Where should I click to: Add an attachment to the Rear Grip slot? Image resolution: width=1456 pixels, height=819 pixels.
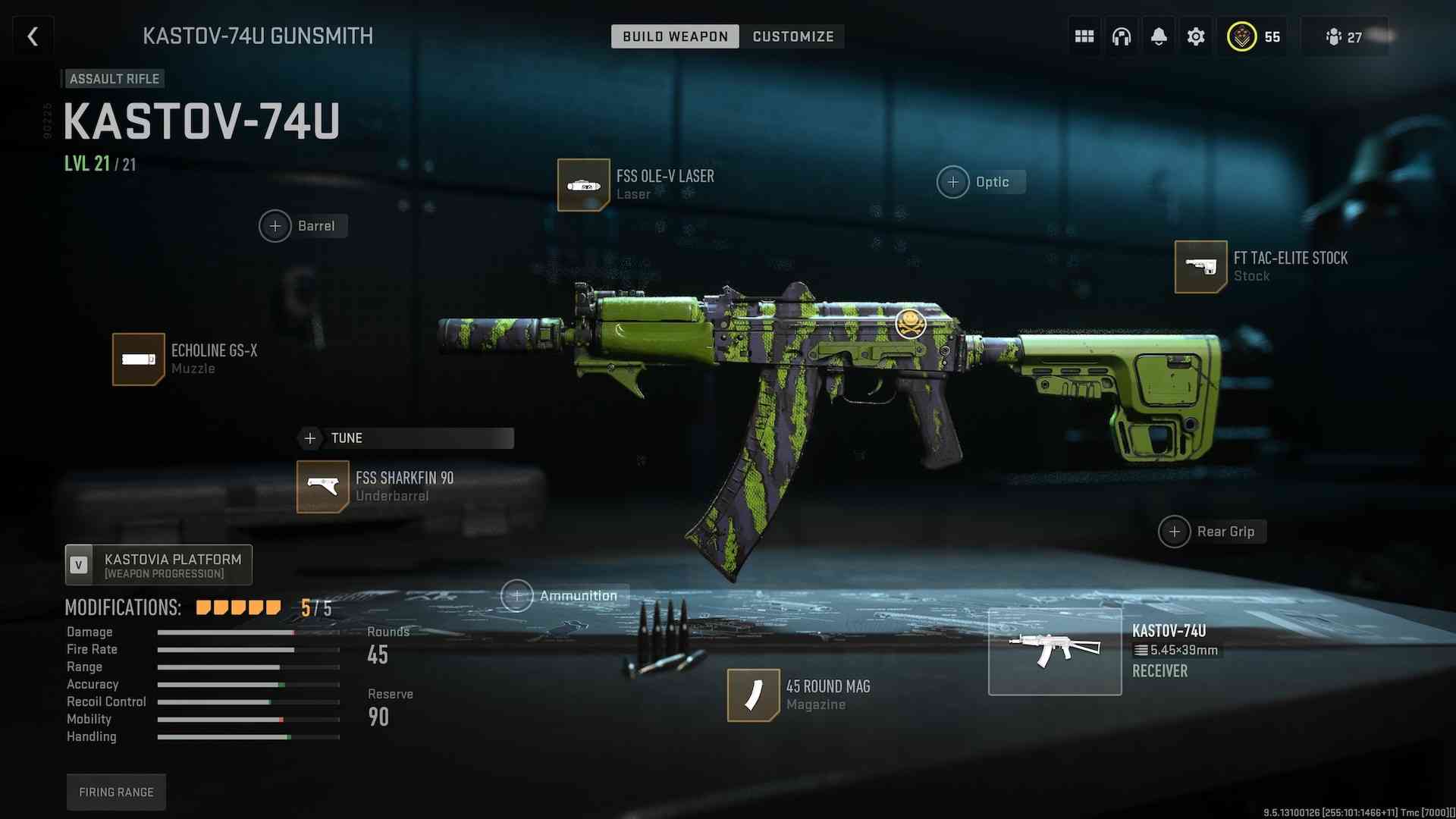click(x=1175, y=532)
